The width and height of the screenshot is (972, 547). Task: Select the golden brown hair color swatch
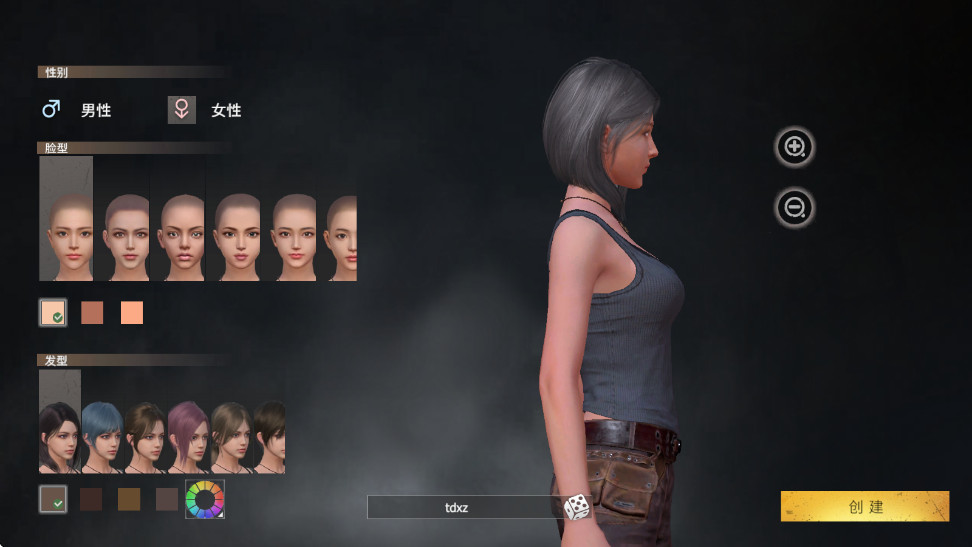coord(129,499)
